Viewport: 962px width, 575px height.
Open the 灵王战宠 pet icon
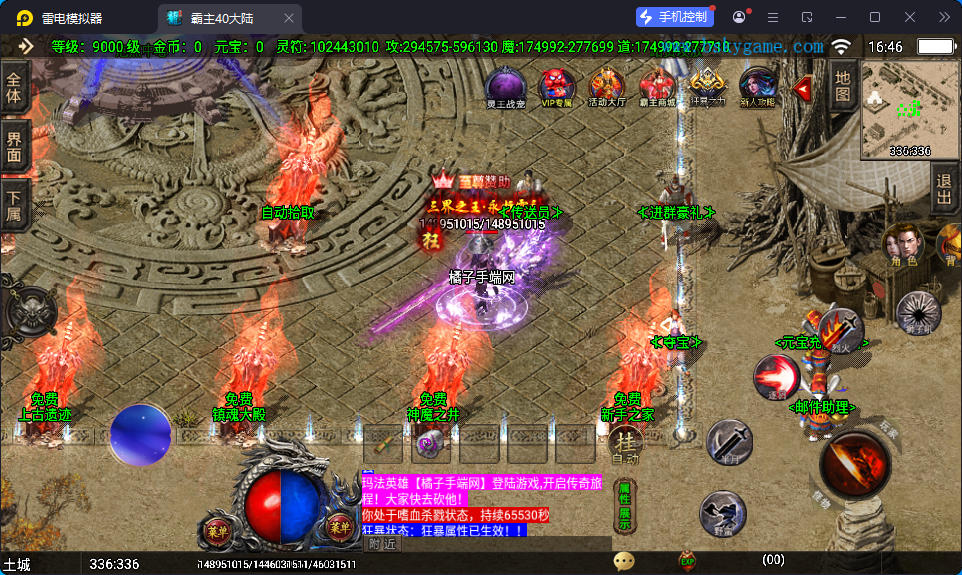pyautogui.click(x=505, y=86)
